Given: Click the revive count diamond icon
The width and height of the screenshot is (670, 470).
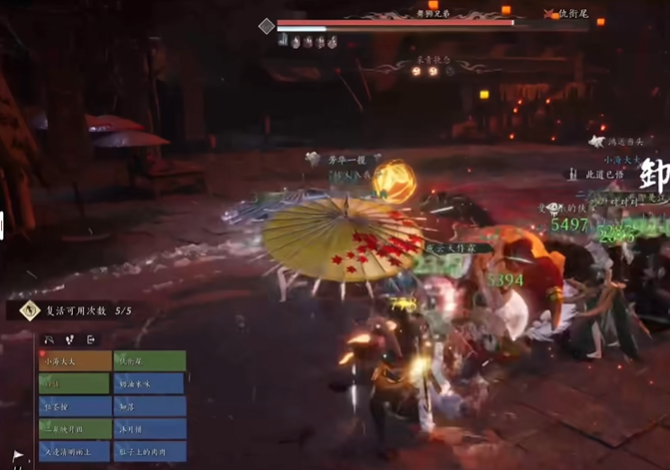Looking at the screenshot, I should (29, 311).
